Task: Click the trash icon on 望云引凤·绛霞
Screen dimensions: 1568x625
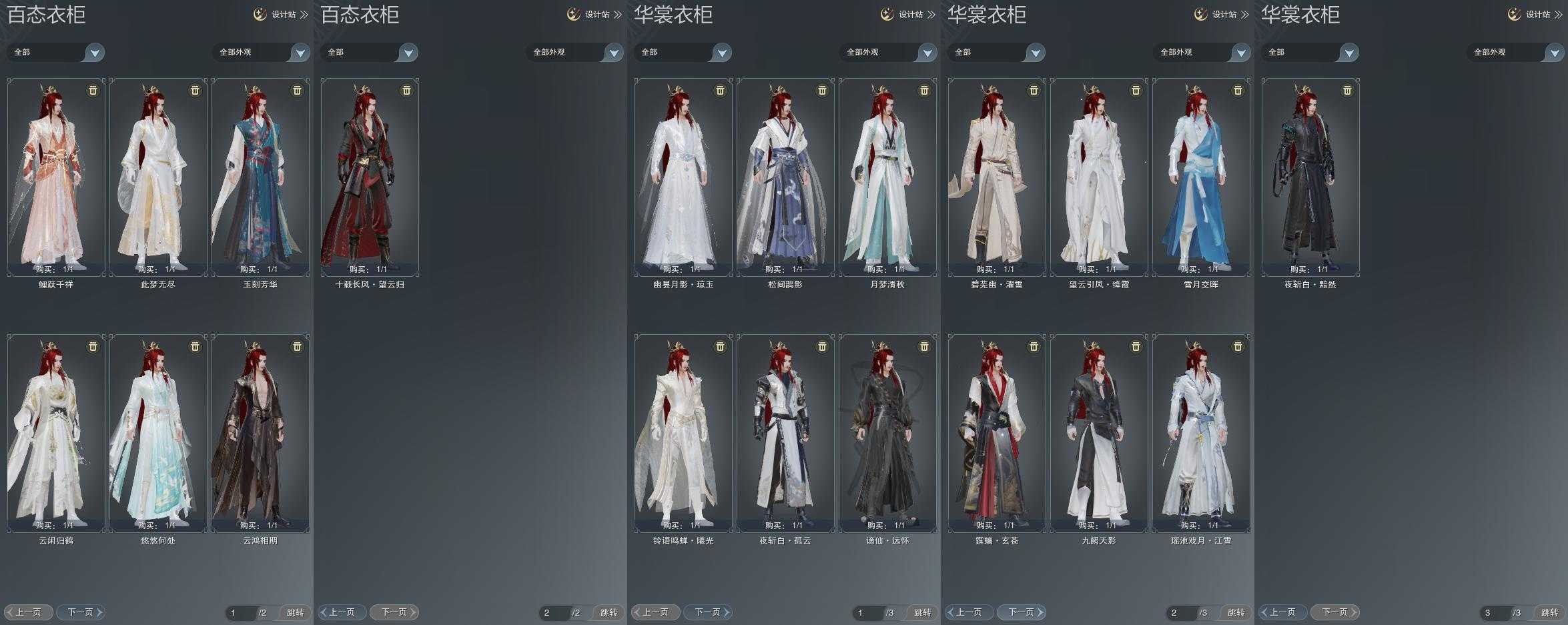Action: coord(1136,90)
